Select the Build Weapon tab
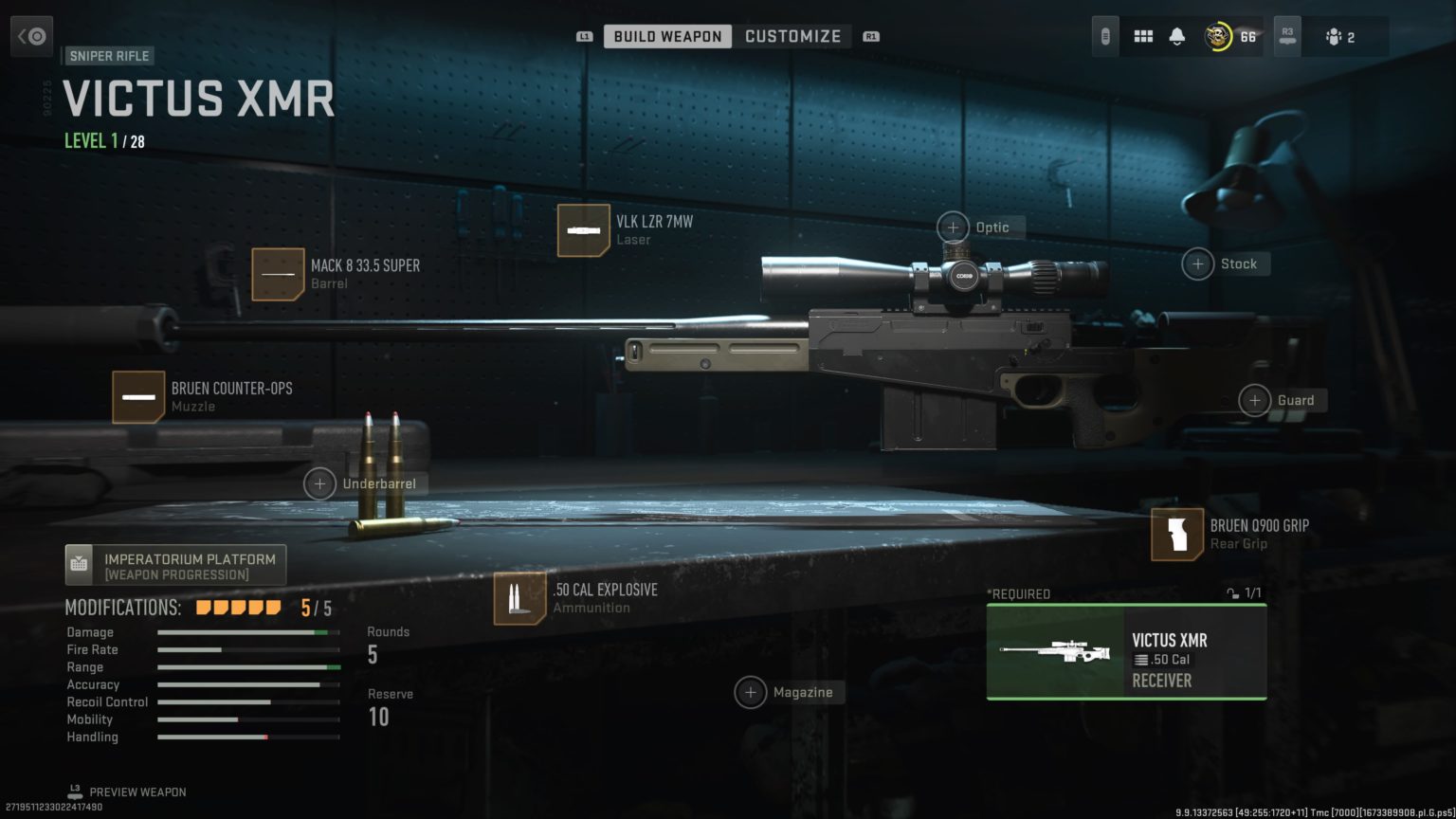Viewport: 1456px width, 819px height. coord(667,36)
